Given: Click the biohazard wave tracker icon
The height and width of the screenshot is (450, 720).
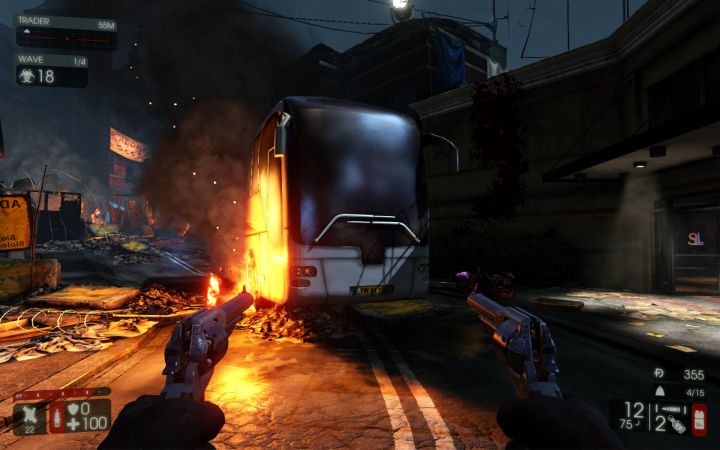Looking at the screenshot, I should coord(25,76).
